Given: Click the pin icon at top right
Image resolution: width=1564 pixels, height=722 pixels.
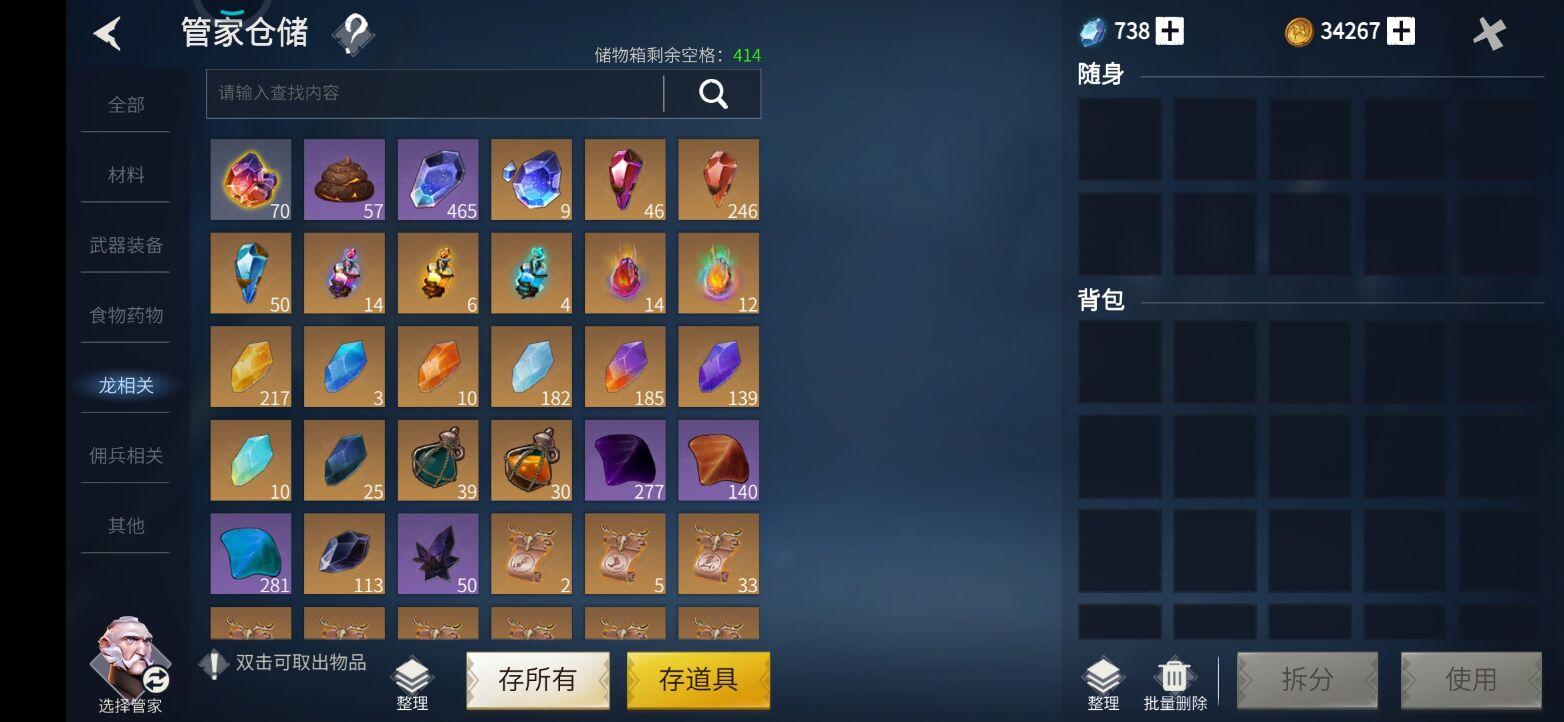Looking at the screenshot, I should pyautogui.click(x=1489, y=33).
